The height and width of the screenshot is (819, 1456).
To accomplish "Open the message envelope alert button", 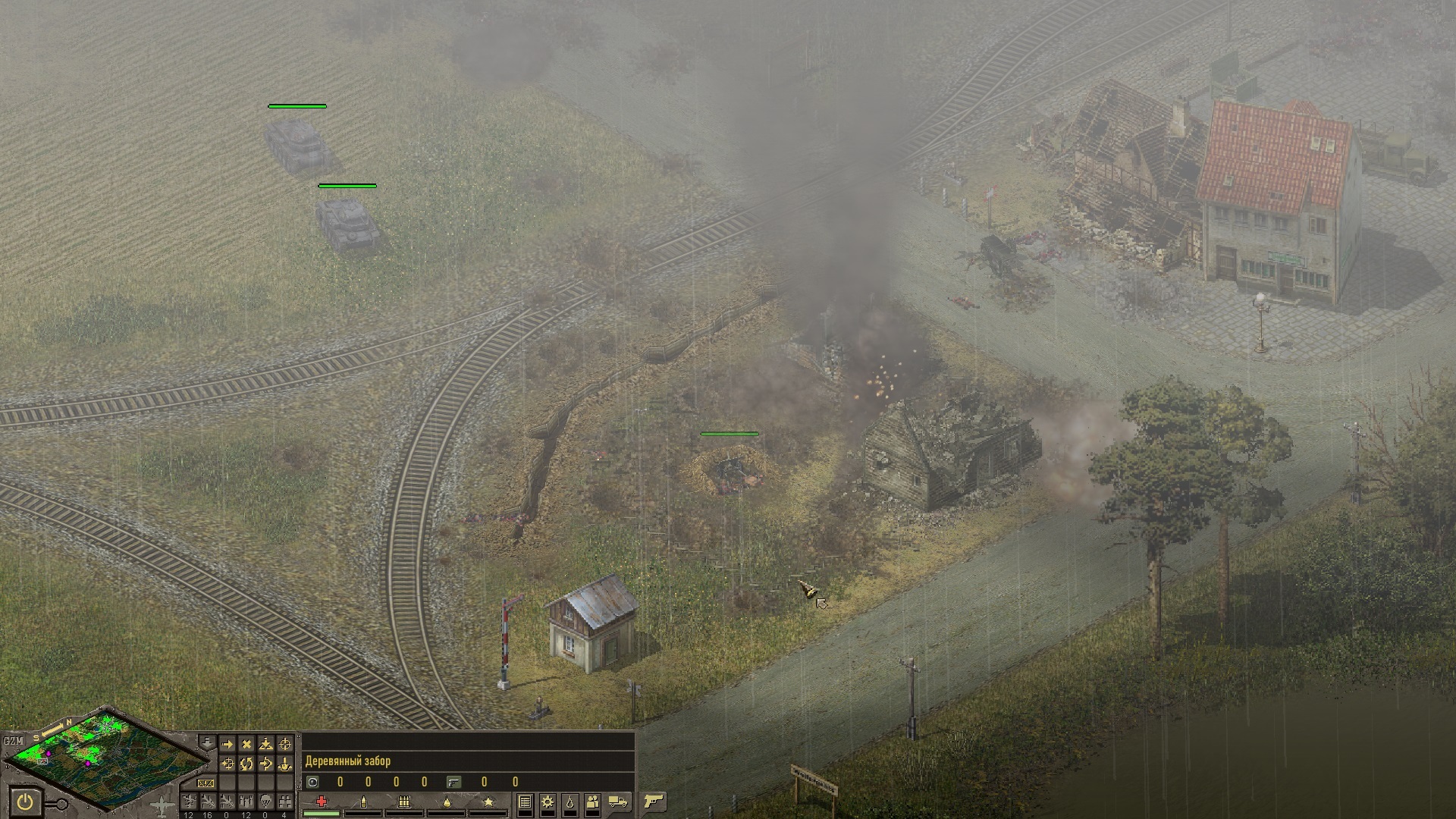I will pyautogui.click(x=206, y=783).
